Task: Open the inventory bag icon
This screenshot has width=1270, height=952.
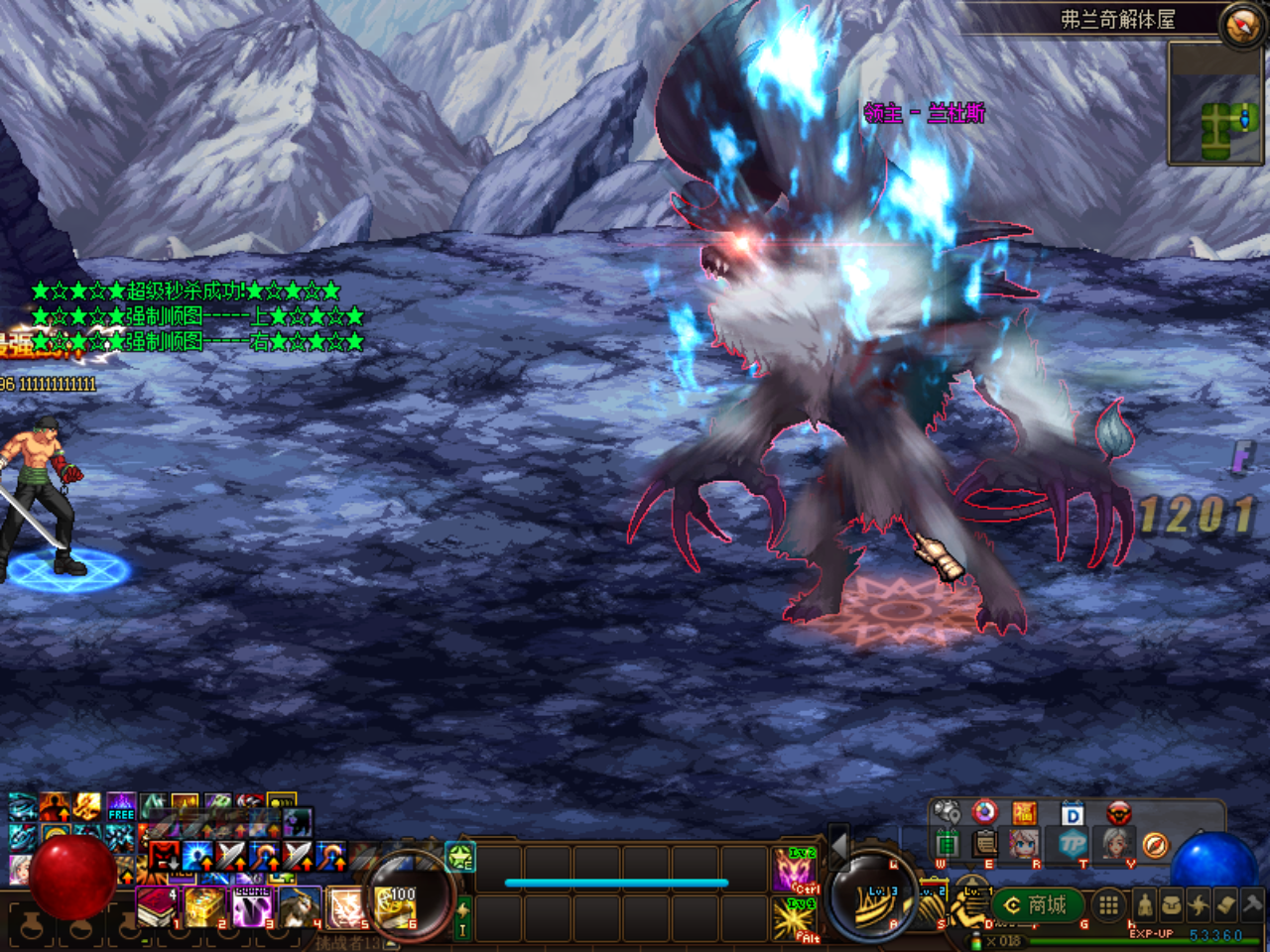Action: (x=1172, y=904)
